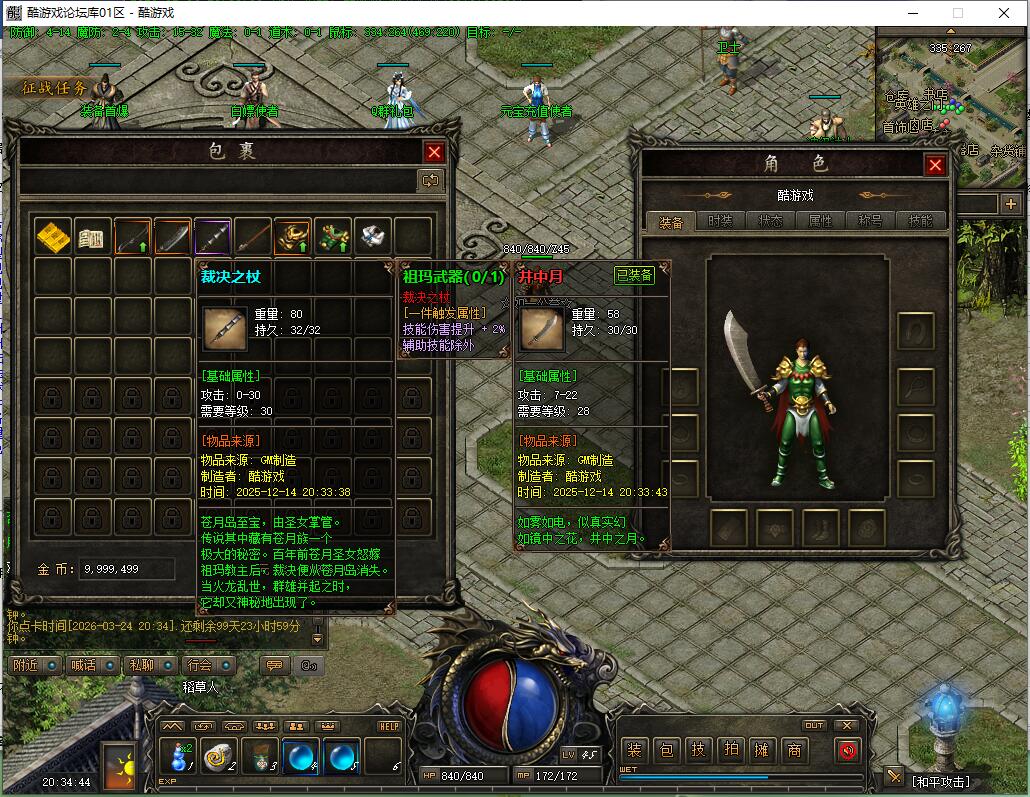Show the 属性 attributes tab
Viewport: 1030px width, 797px height.
[820, 221]
